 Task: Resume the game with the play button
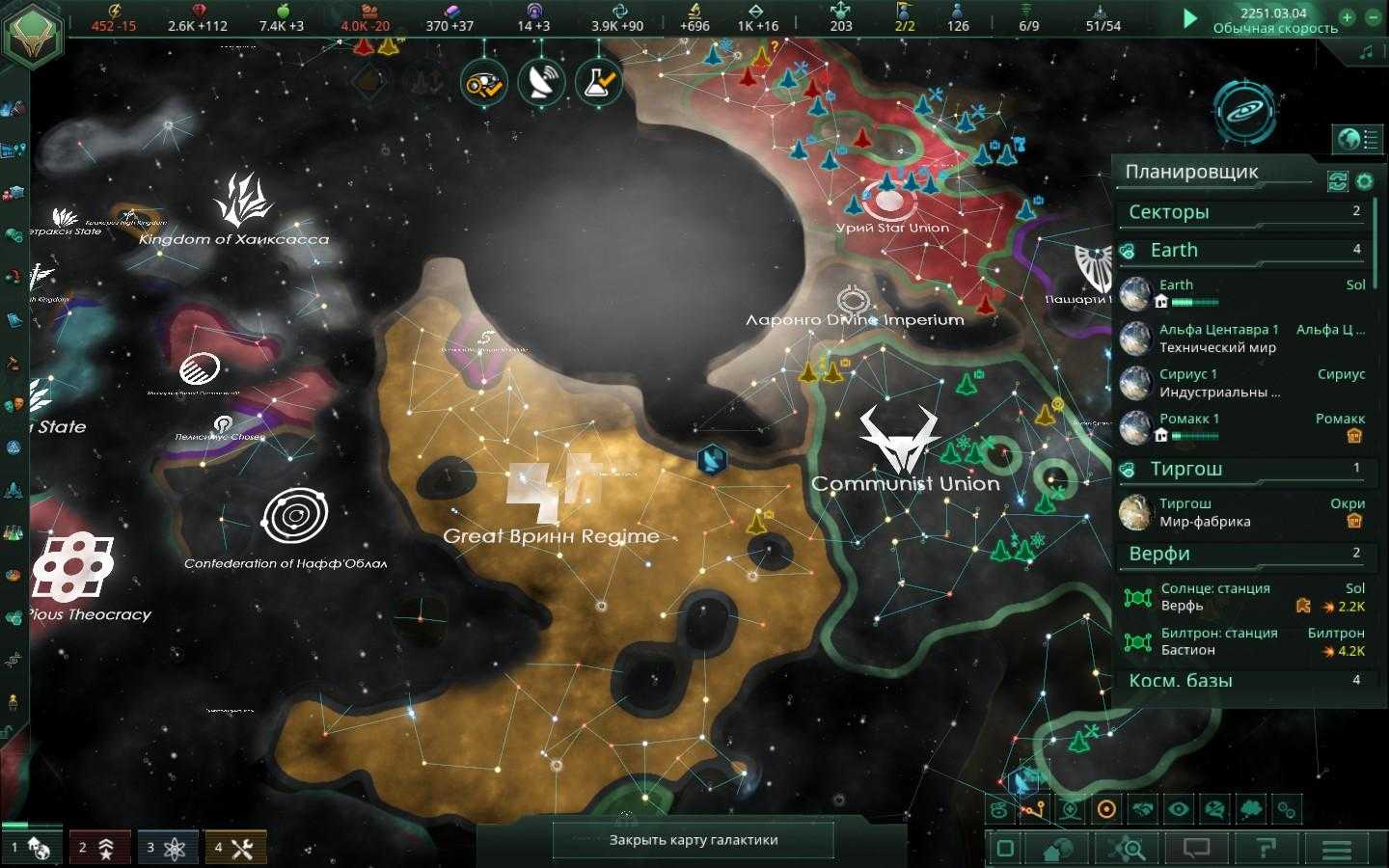point(1190,18)
